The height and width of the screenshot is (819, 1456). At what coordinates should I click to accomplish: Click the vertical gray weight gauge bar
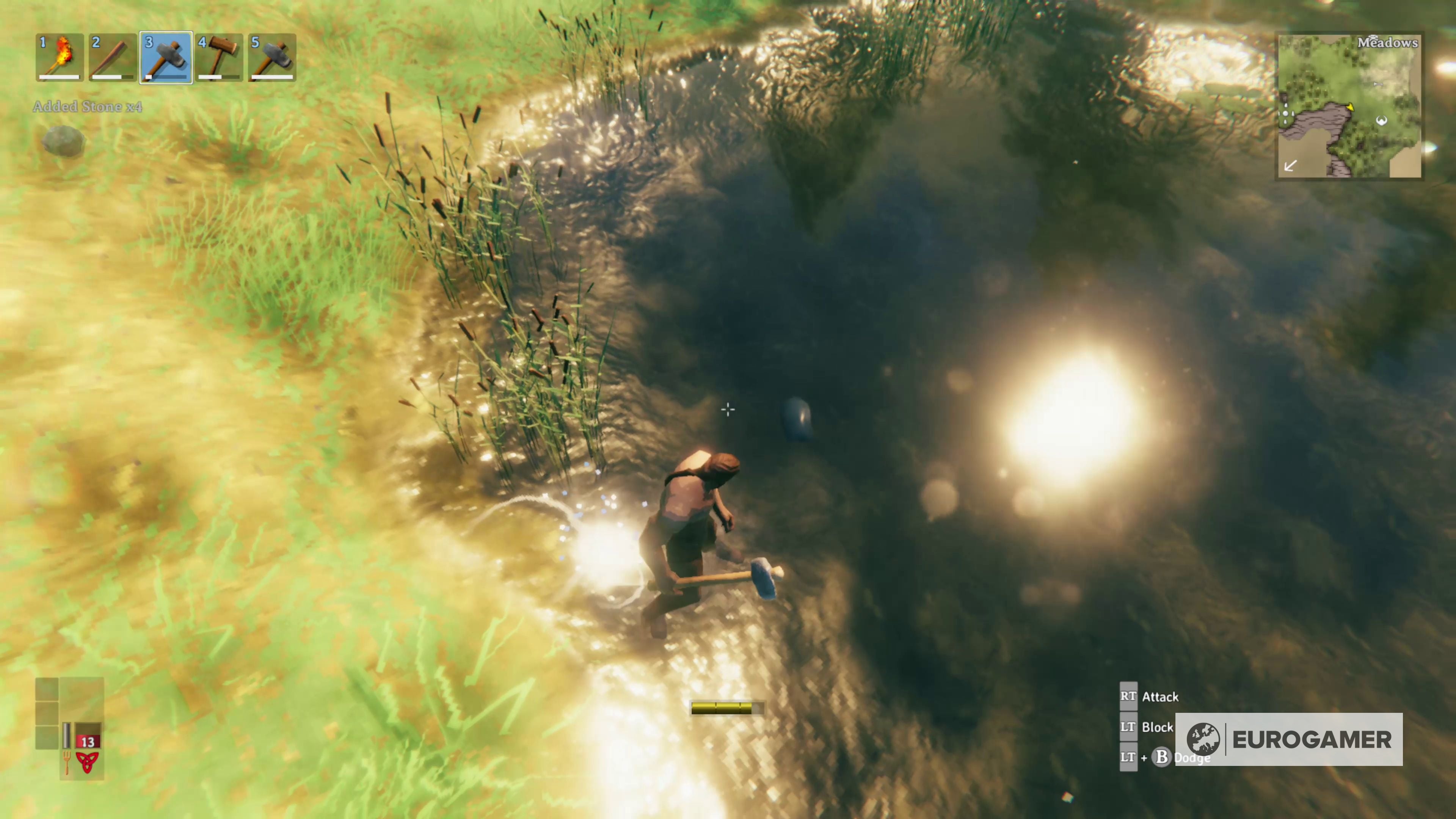pyautogui.click(x=67, y=736)
